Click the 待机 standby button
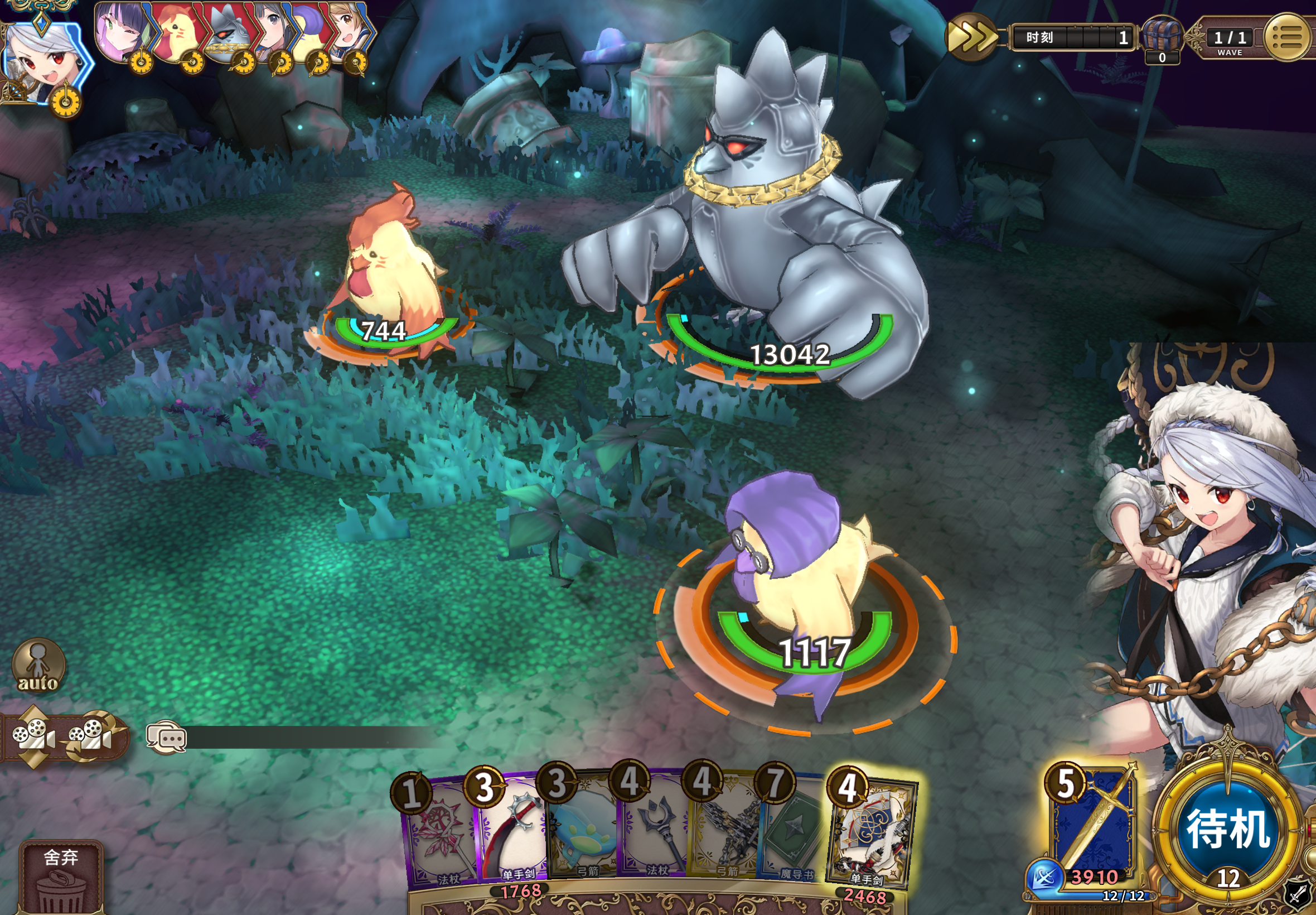 (x=1228, y=829)
